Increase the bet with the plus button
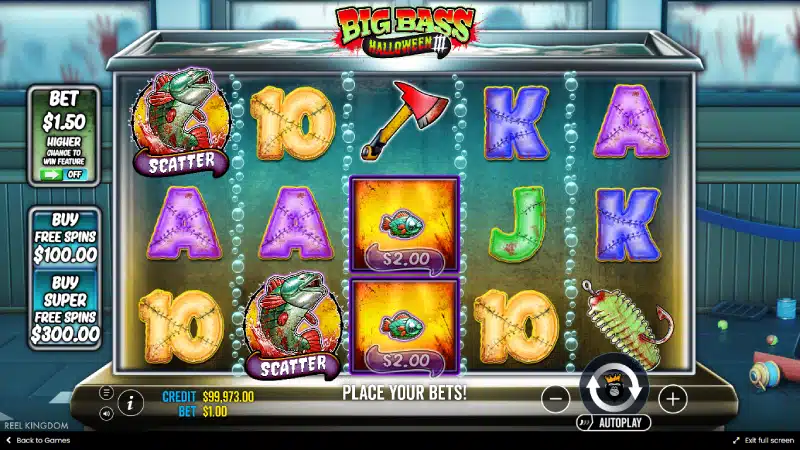The height and width of the screenshot is (450, 800). tap(673, 399)
